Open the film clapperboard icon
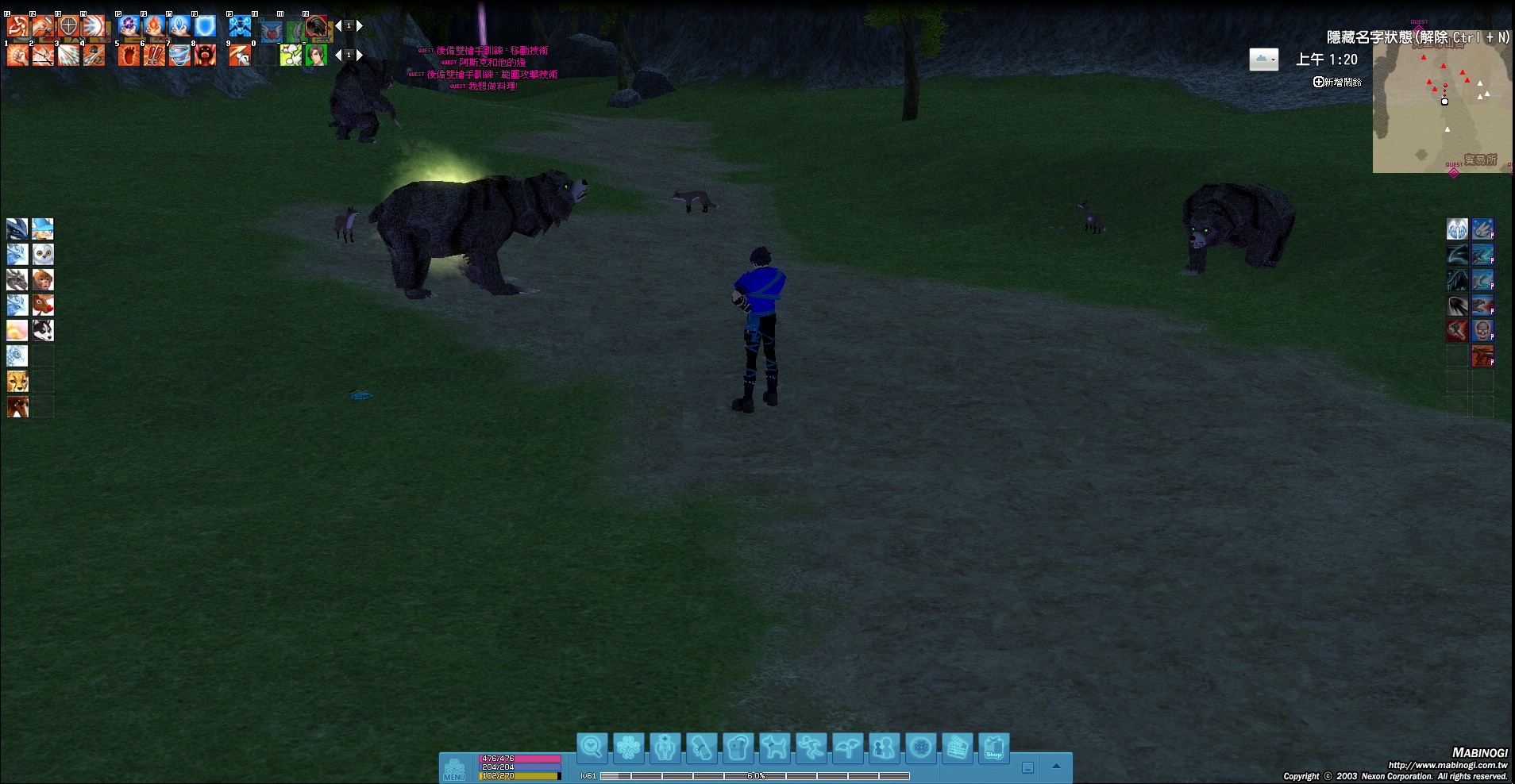Image resolution: width=1515 pixels, height=784 pixels. 957,747
